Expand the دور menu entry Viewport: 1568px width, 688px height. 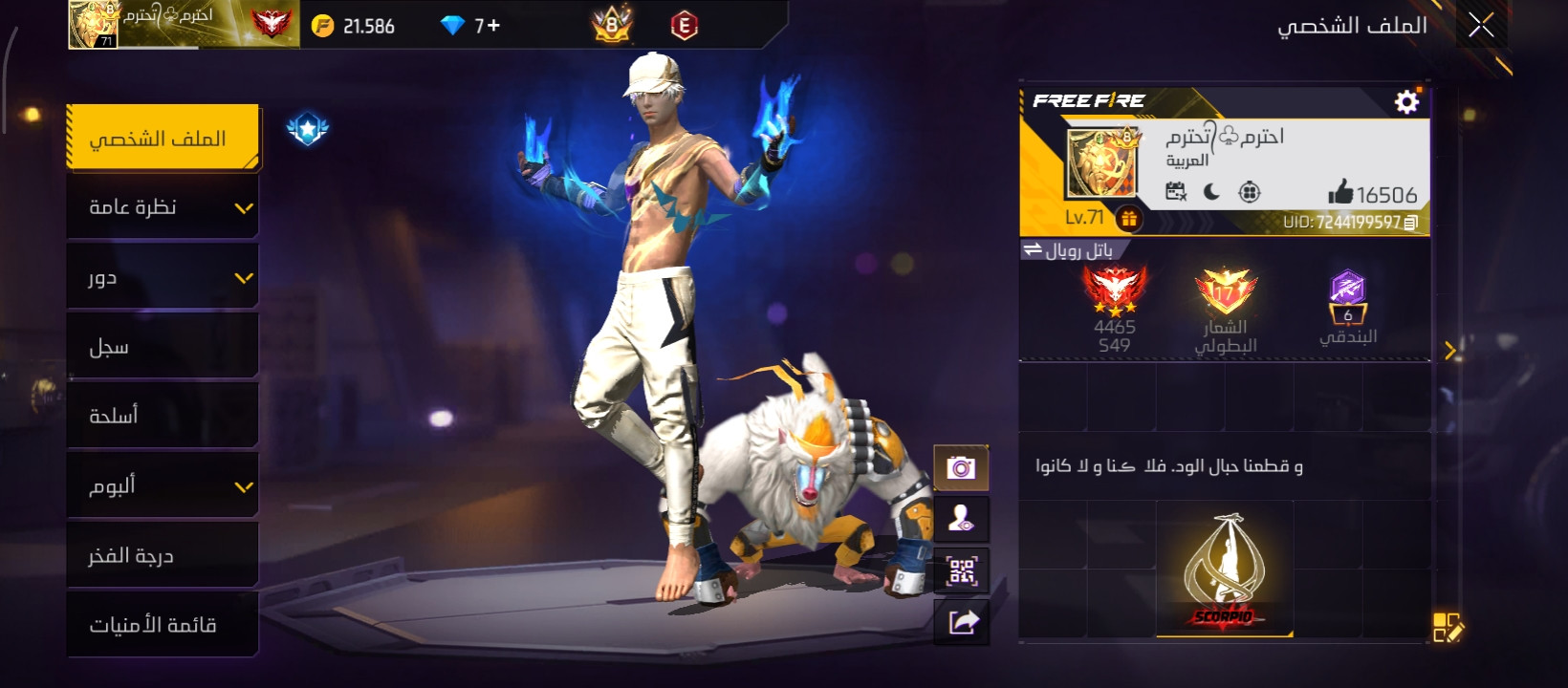[163, 278]
